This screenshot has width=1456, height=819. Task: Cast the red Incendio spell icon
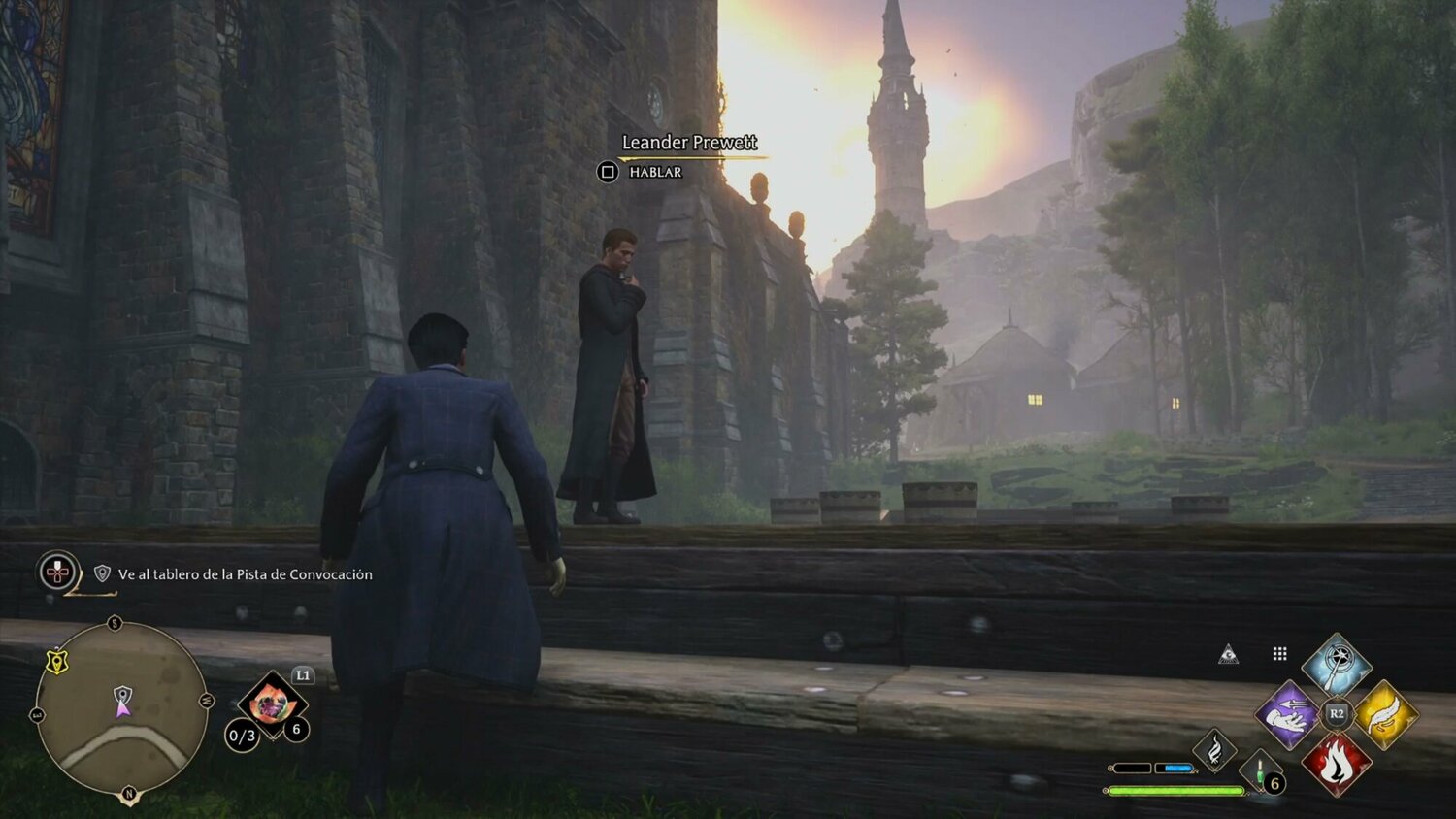[x=1338, y=762]
